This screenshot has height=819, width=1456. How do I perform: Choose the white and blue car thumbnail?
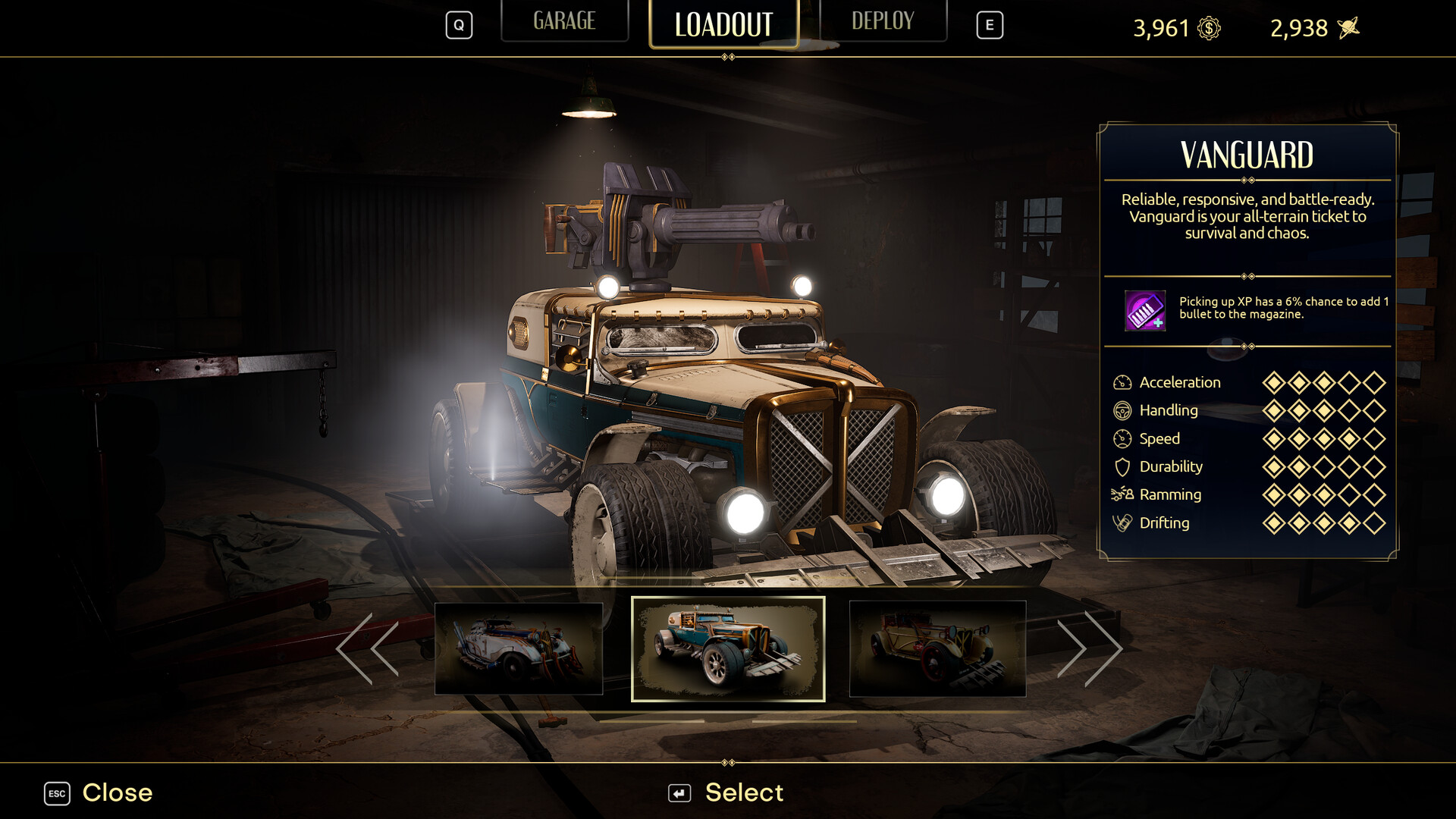[x=519, y=649]
